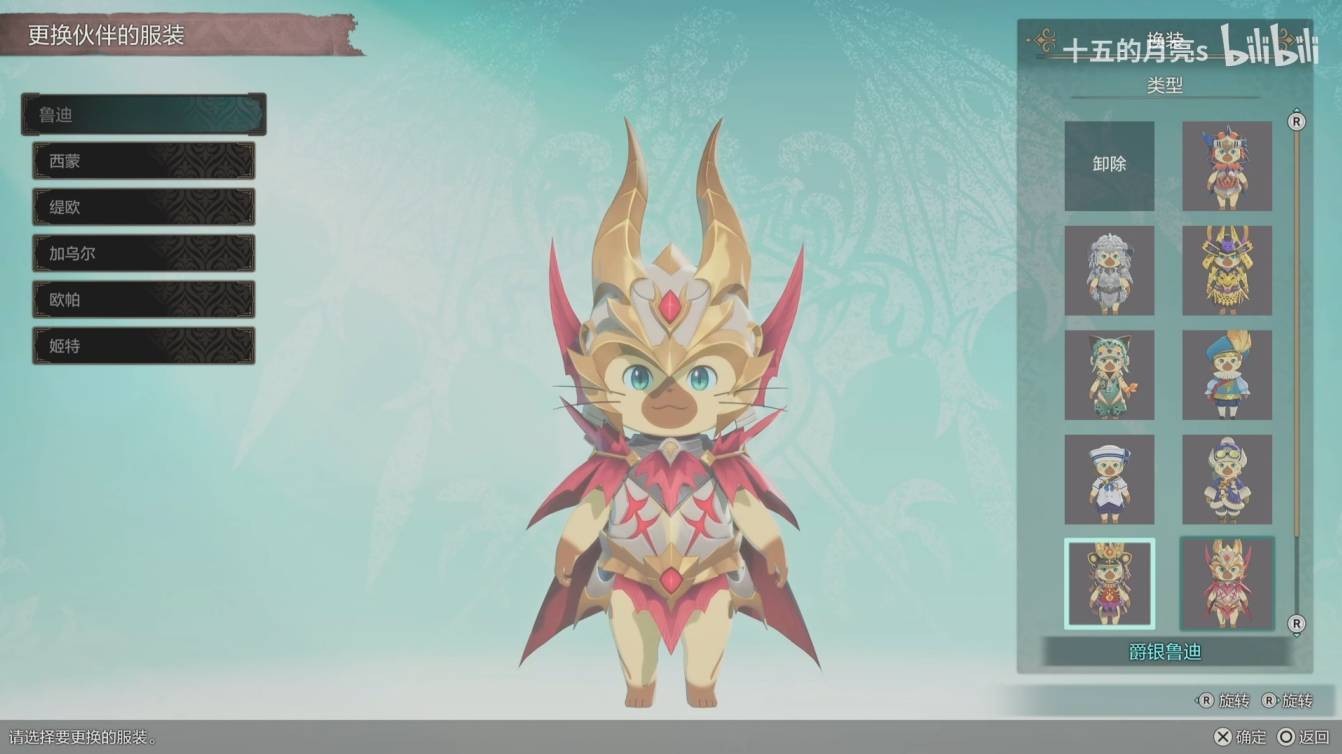This screenshot has height=754, width=1342.
Task: Select companion 姬特
Action: (144, 346)
